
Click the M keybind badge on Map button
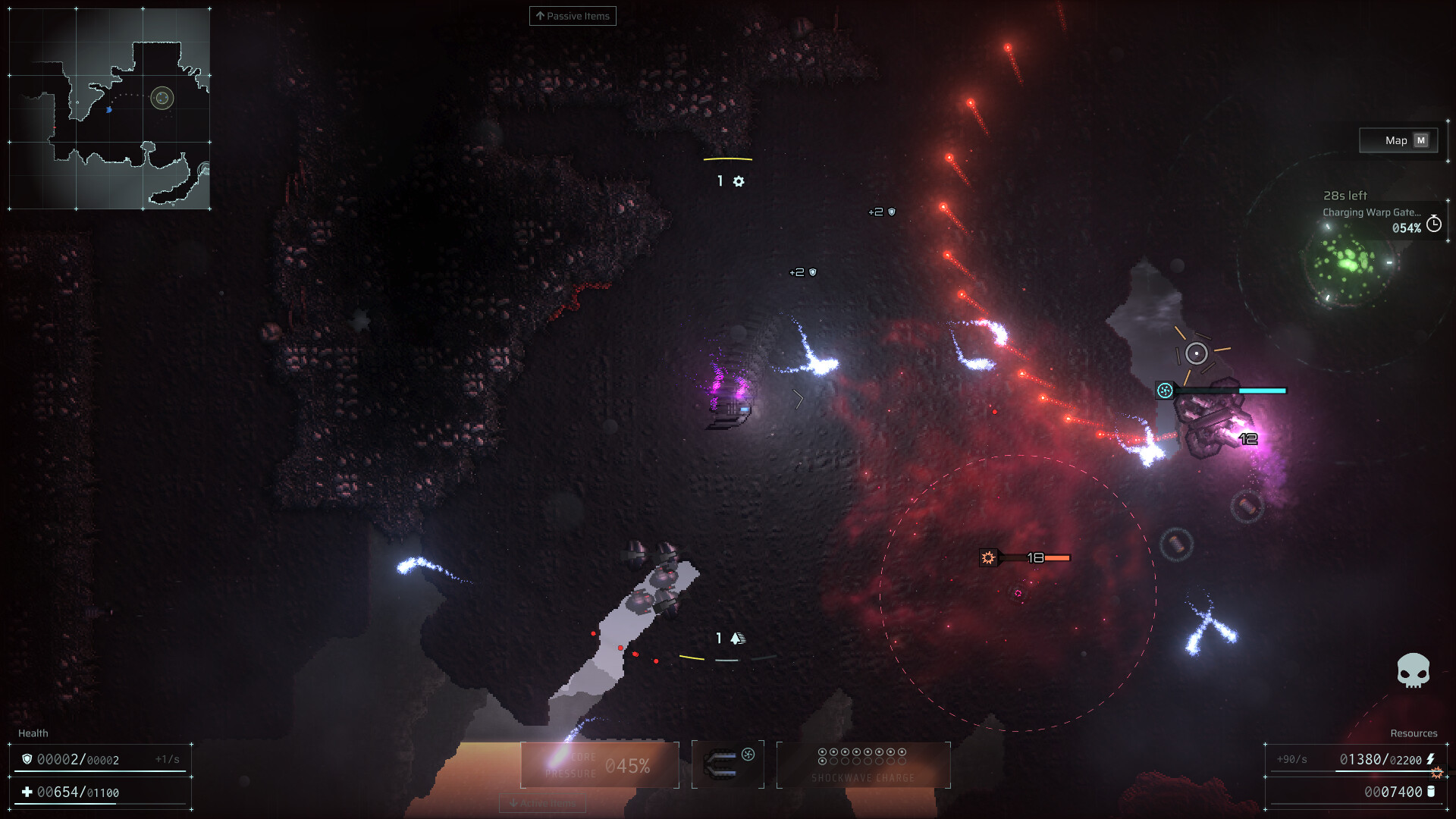pyautogui.click(x=1420, y=140)
